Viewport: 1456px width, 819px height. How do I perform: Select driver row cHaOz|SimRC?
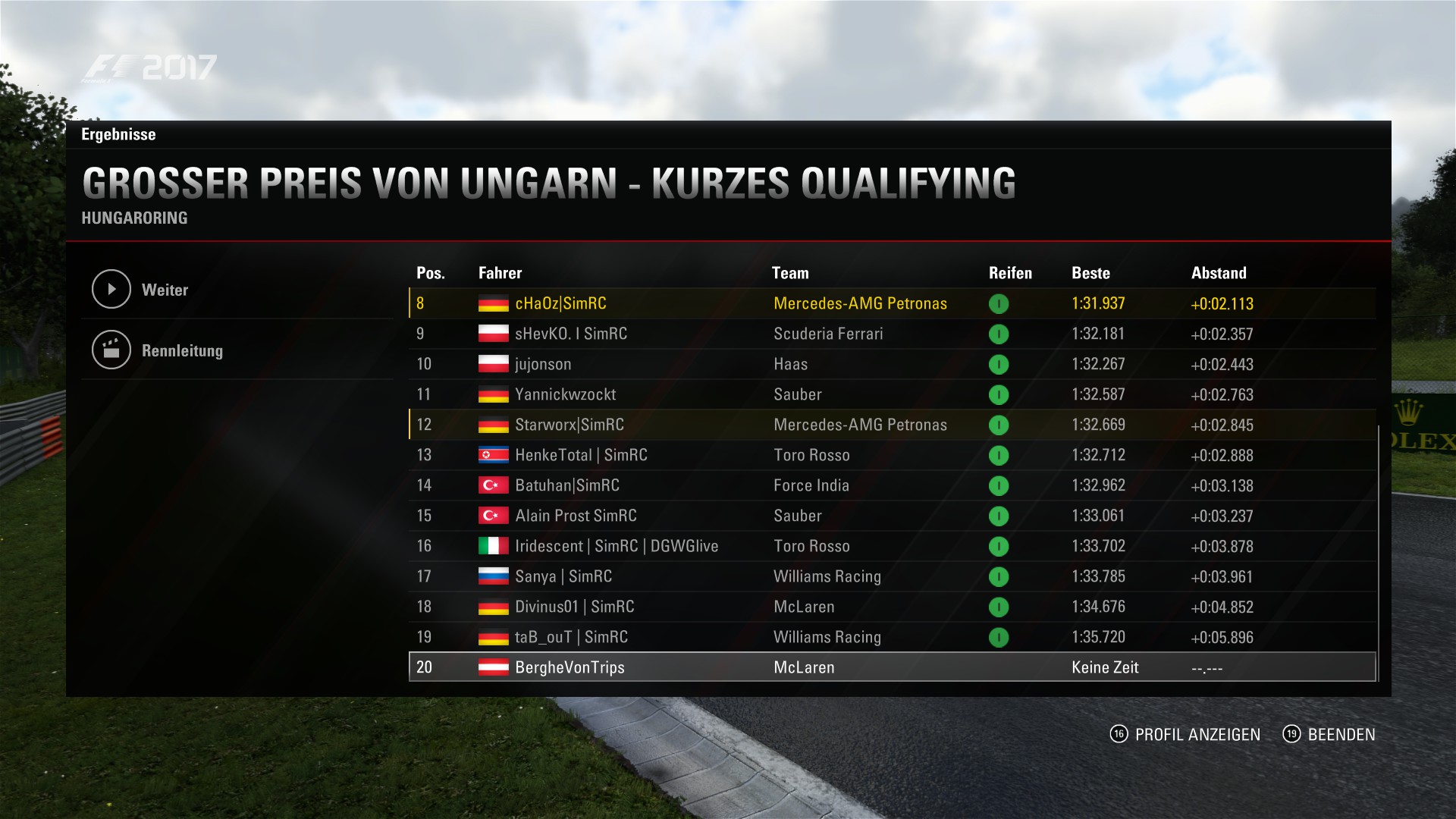coord(560,303)
